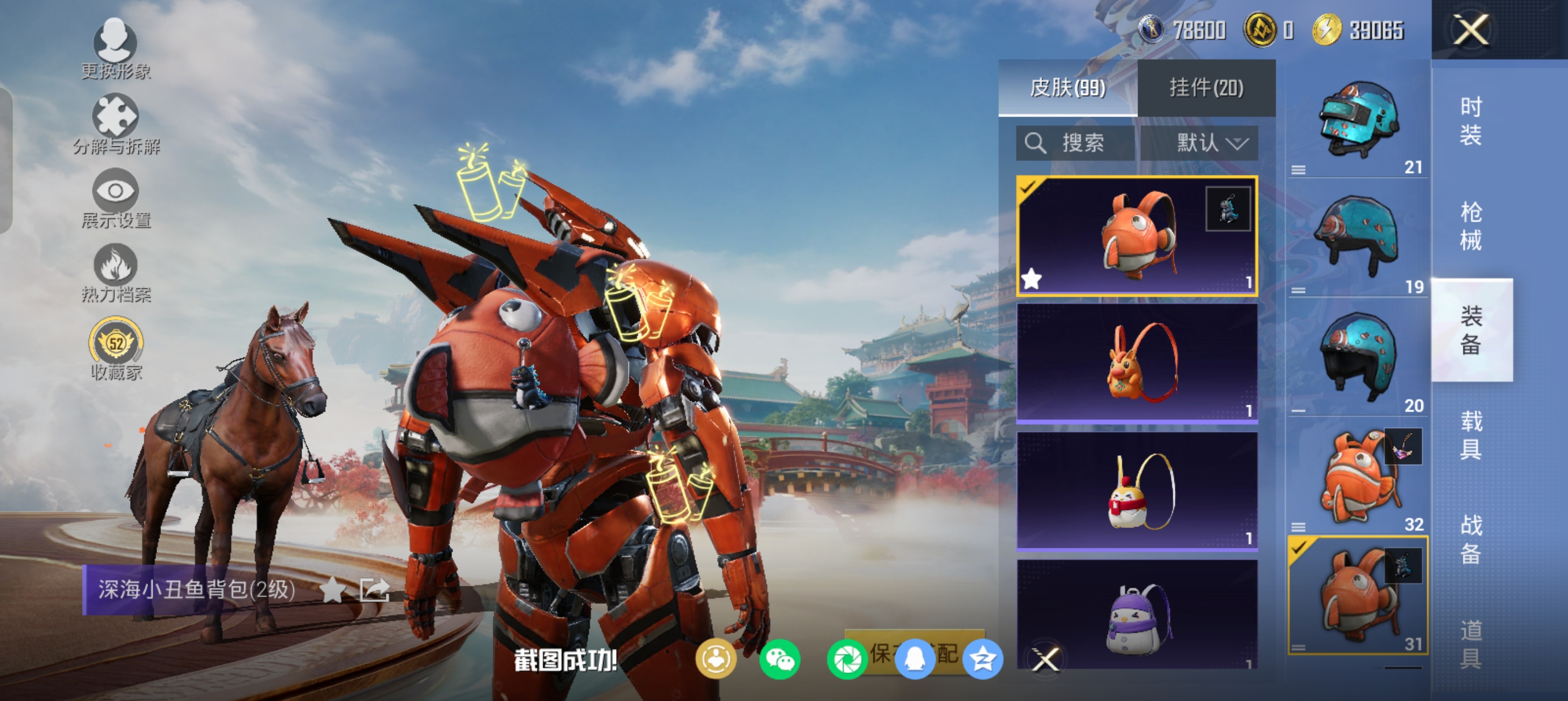Screen dimensions: 1568x701
Task: Open the 默认 sort dropdown
Action: tap(1199, 144)
